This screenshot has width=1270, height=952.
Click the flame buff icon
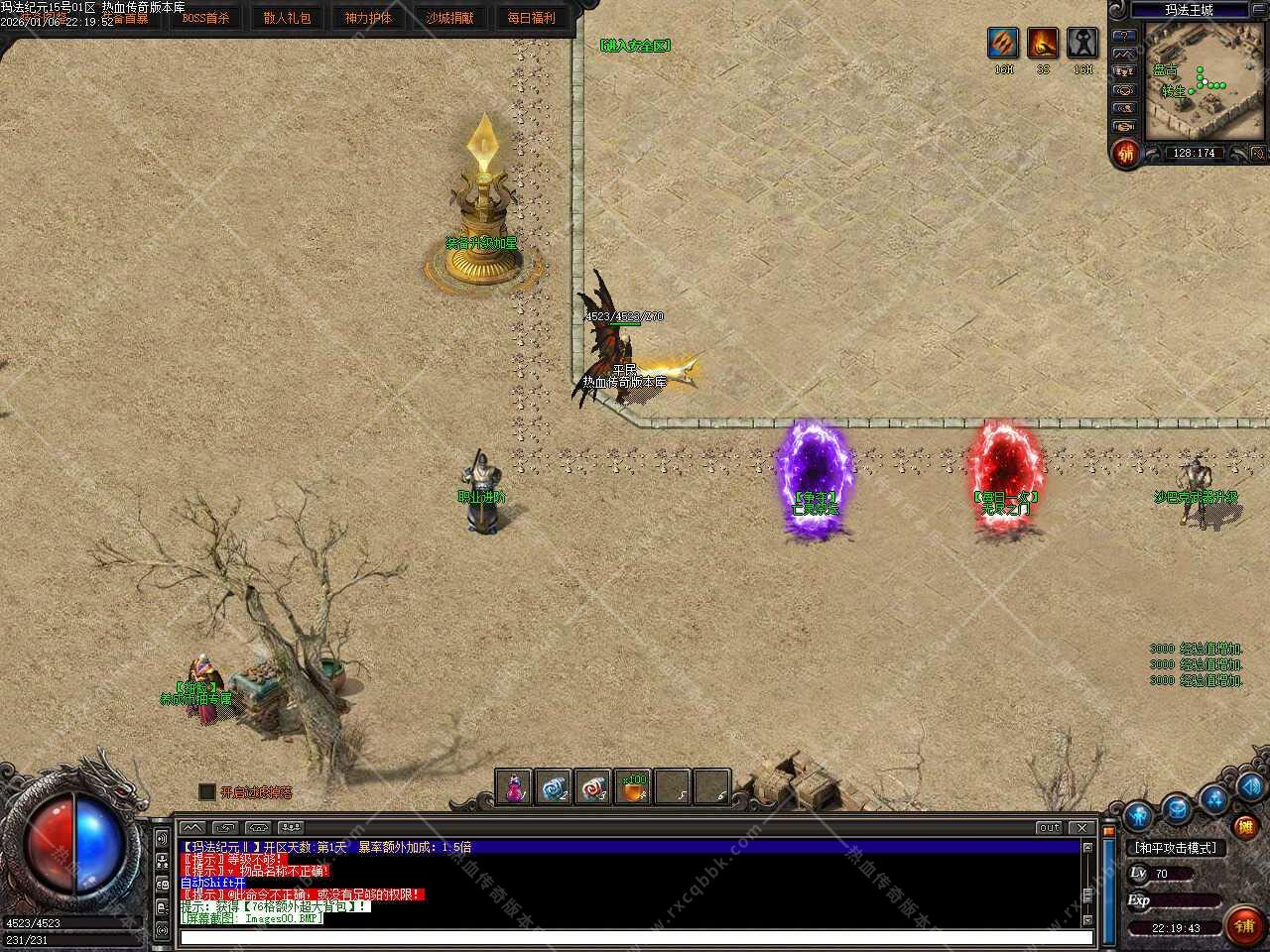click(1043, 44)
